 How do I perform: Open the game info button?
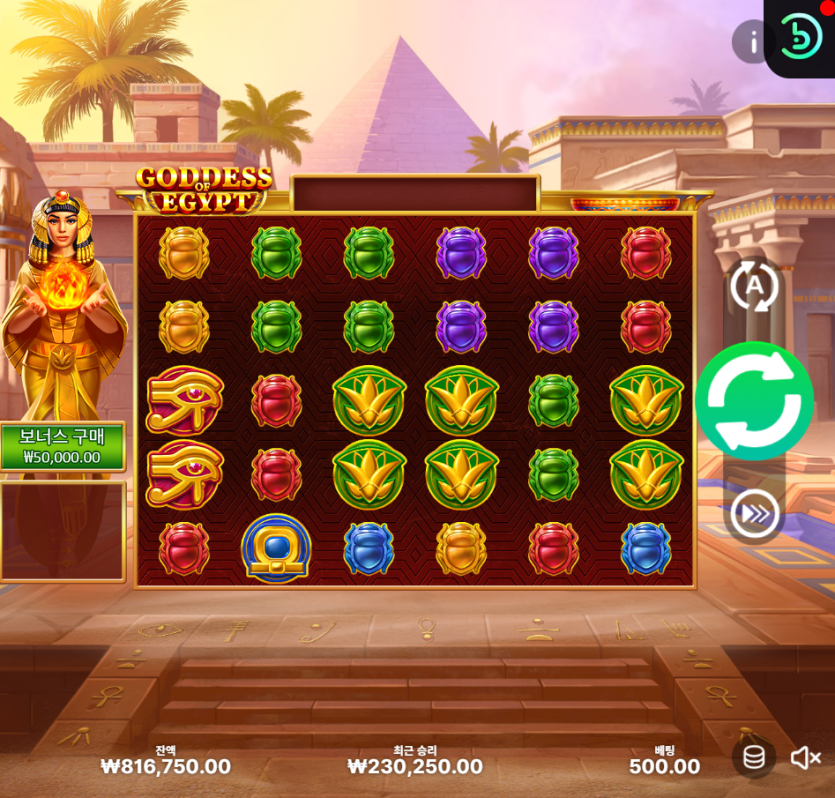click(750, 42)
